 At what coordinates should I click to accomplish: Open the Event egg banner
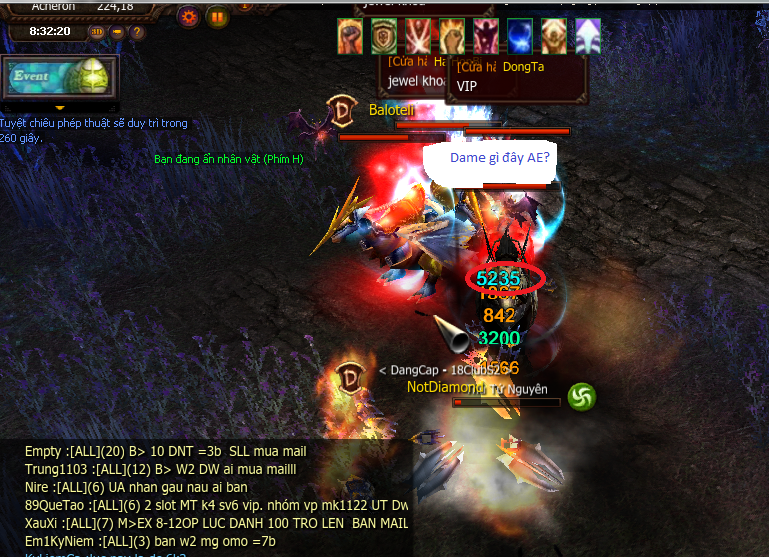click(x=60, y=77)
